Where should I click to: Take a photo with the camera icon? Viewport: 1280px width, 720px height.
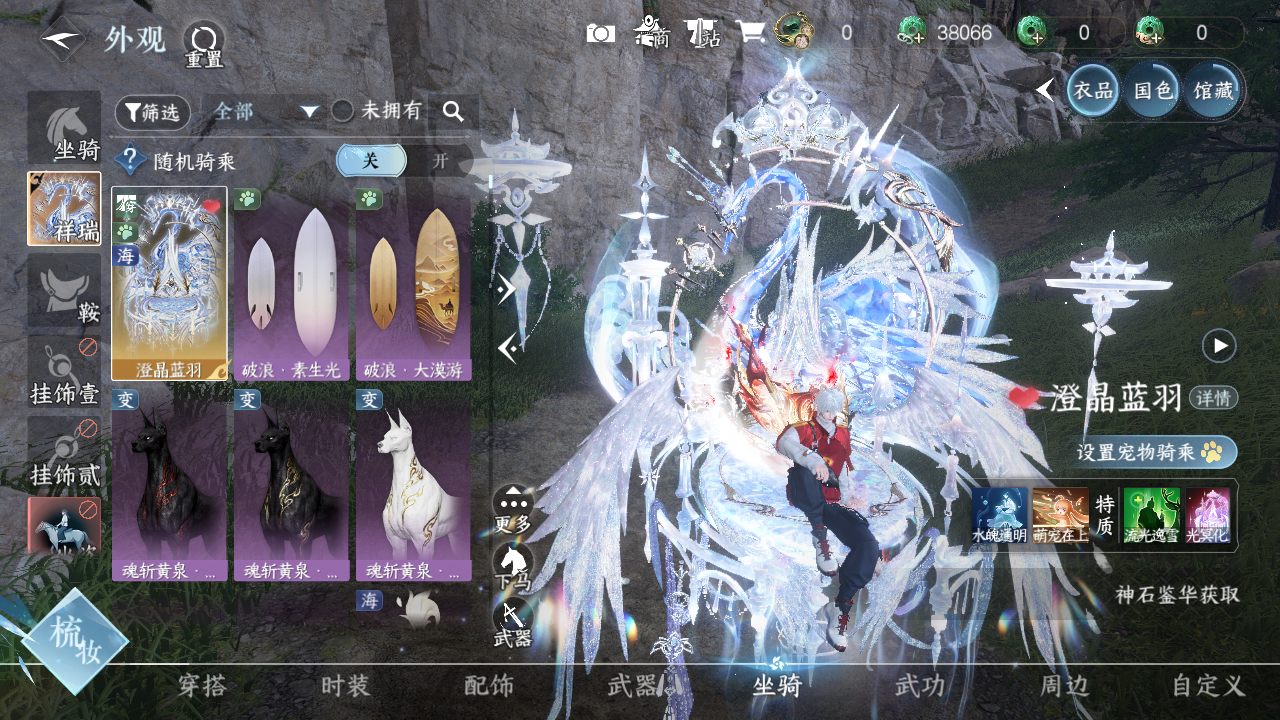[600, 33]
